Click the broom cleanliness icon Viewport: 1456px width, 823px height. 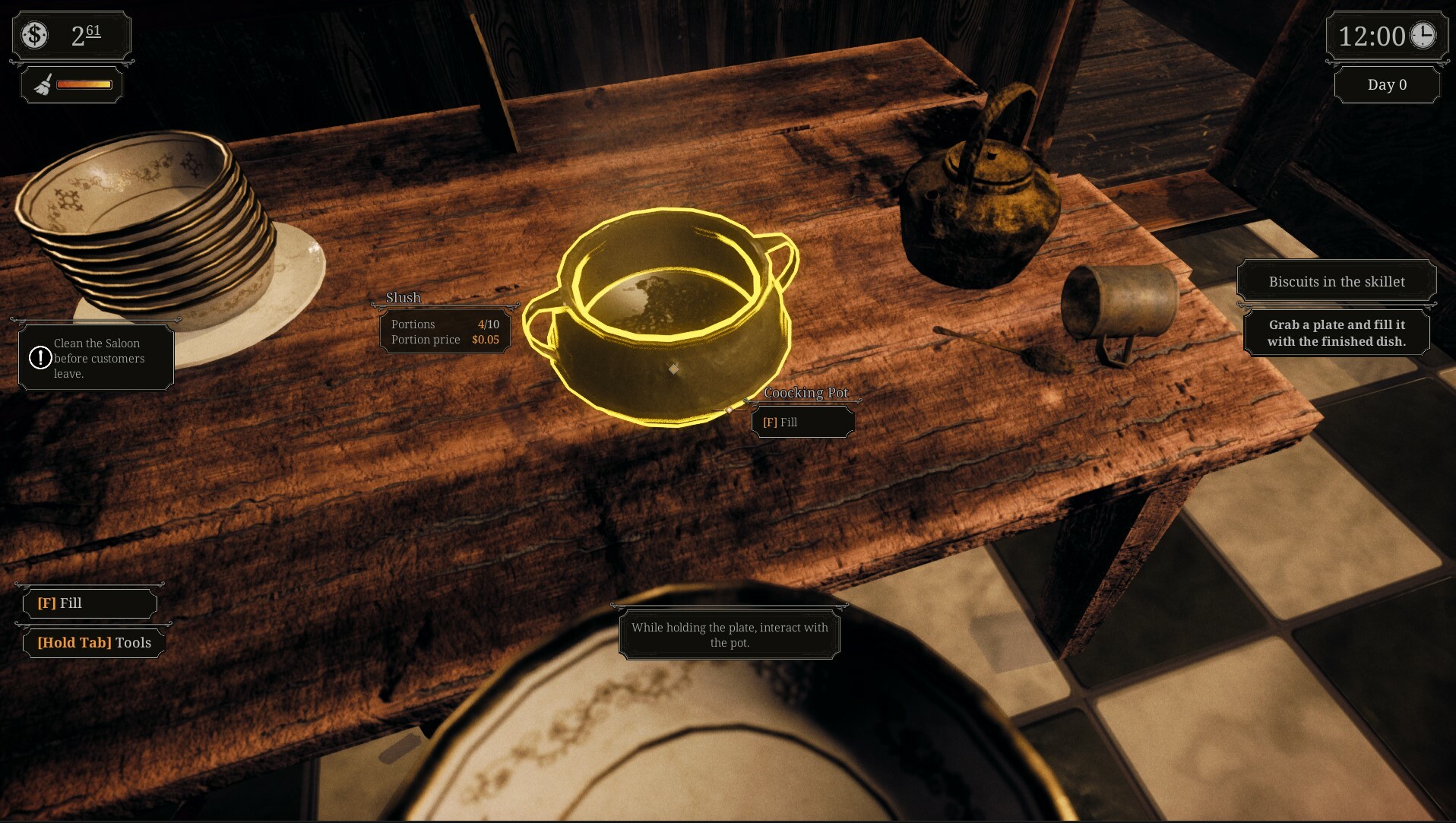(43, 84)
